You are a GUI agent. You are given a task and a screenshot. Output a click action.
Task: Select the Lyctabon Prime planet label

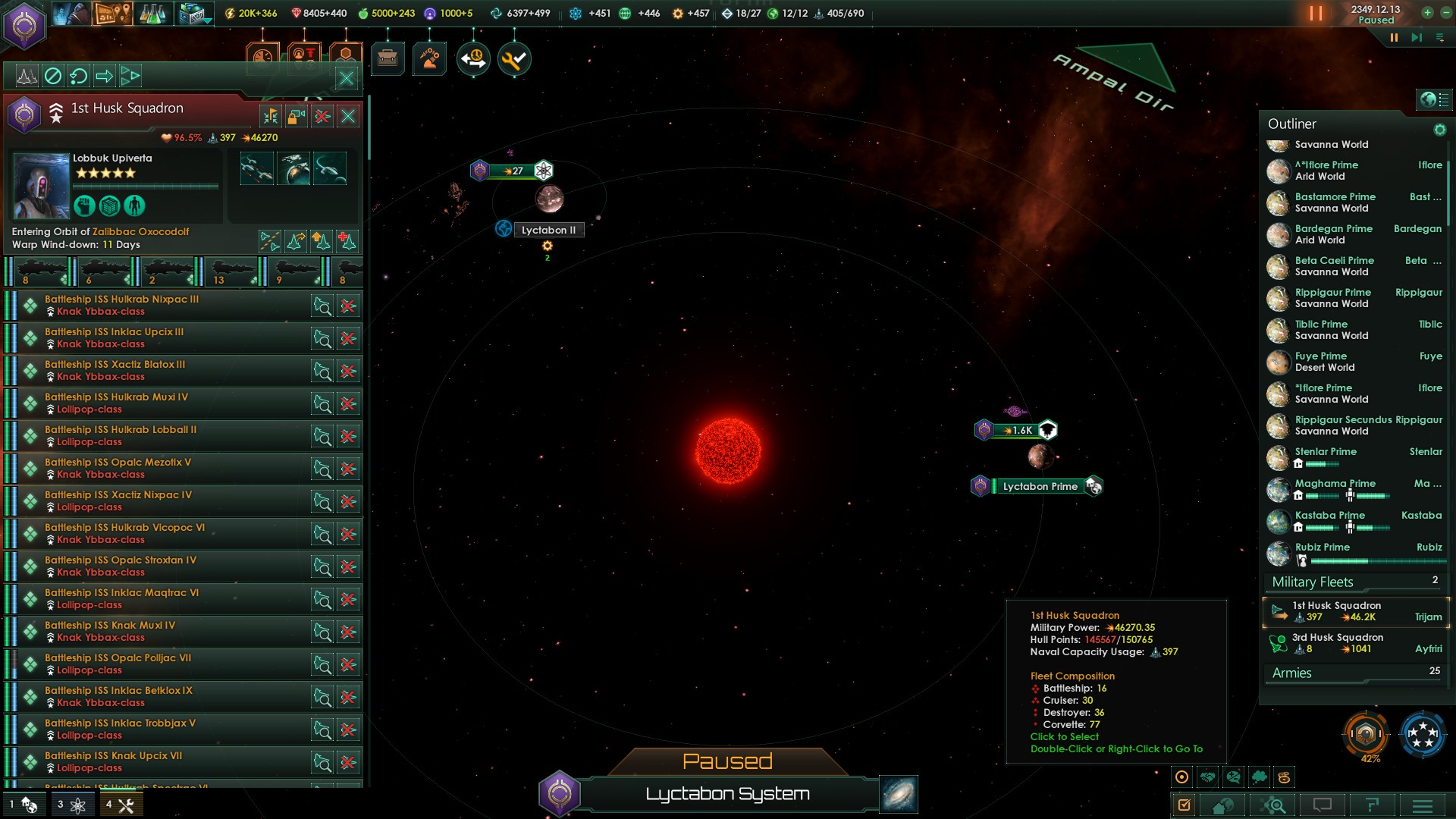click(x=1040, y=486)
